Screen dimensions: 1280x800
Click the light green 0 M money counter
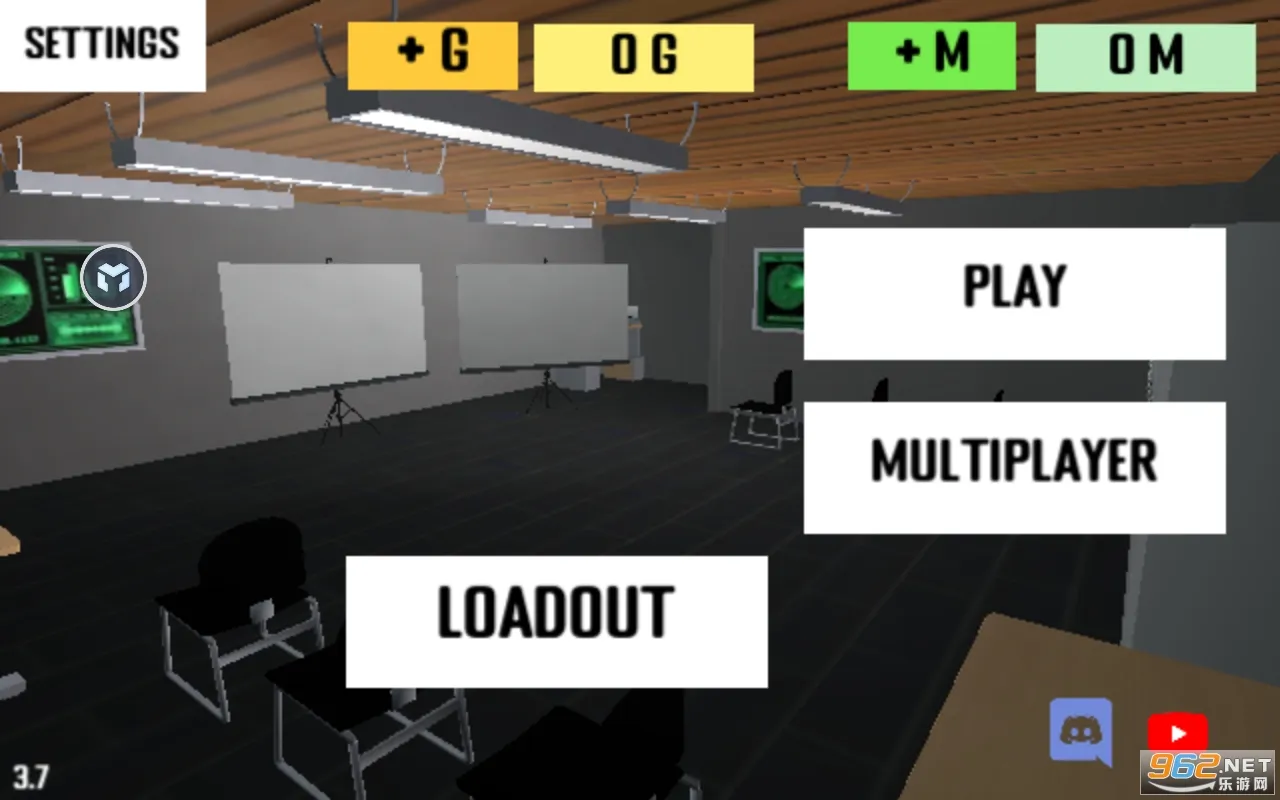1145,57
